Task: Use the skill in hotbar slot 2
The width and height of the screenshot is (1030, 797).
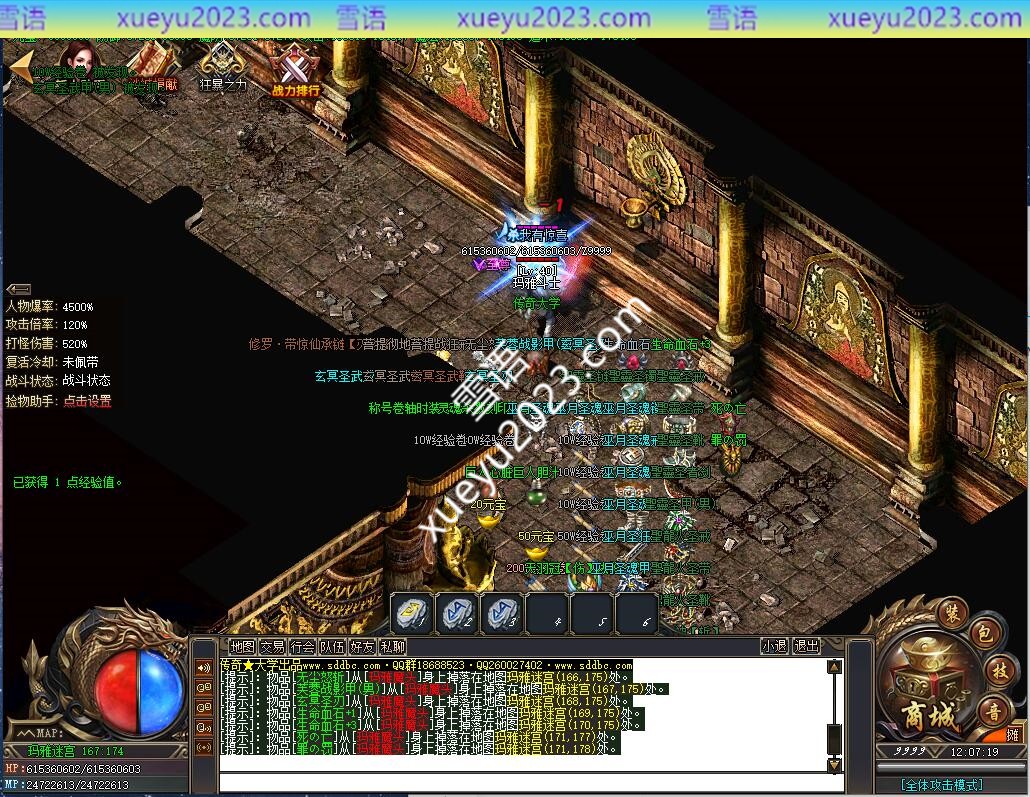Action: 457,612
